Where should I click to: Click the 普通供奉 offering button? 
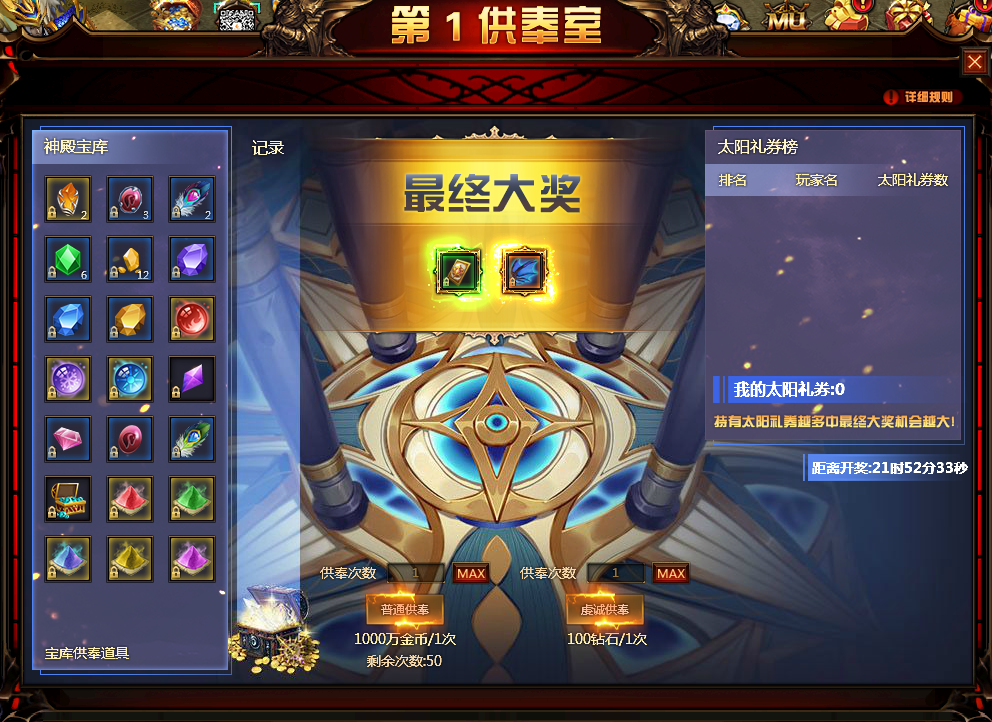pos(405,609)
